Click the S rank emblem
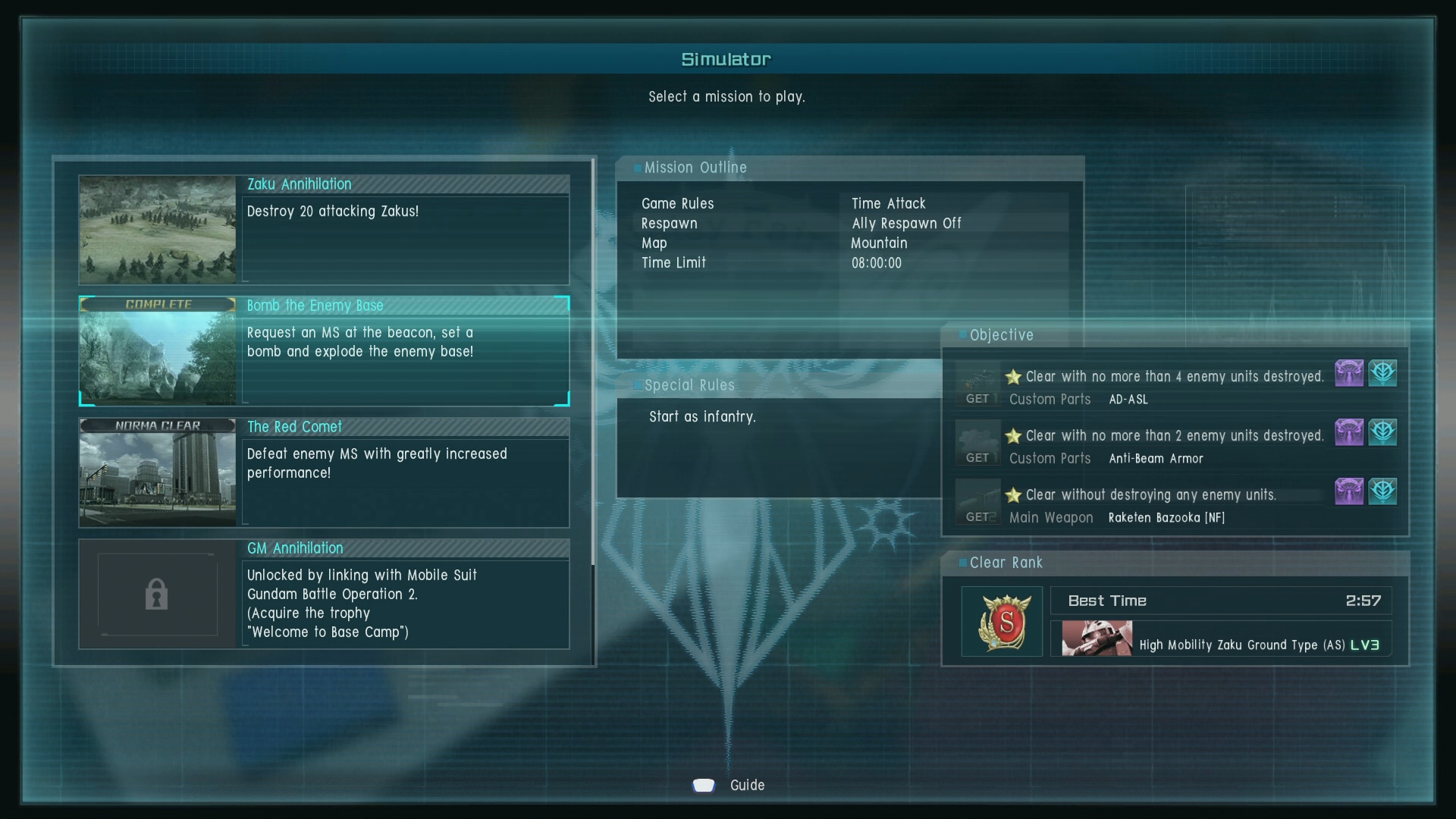 [1003, 622]
